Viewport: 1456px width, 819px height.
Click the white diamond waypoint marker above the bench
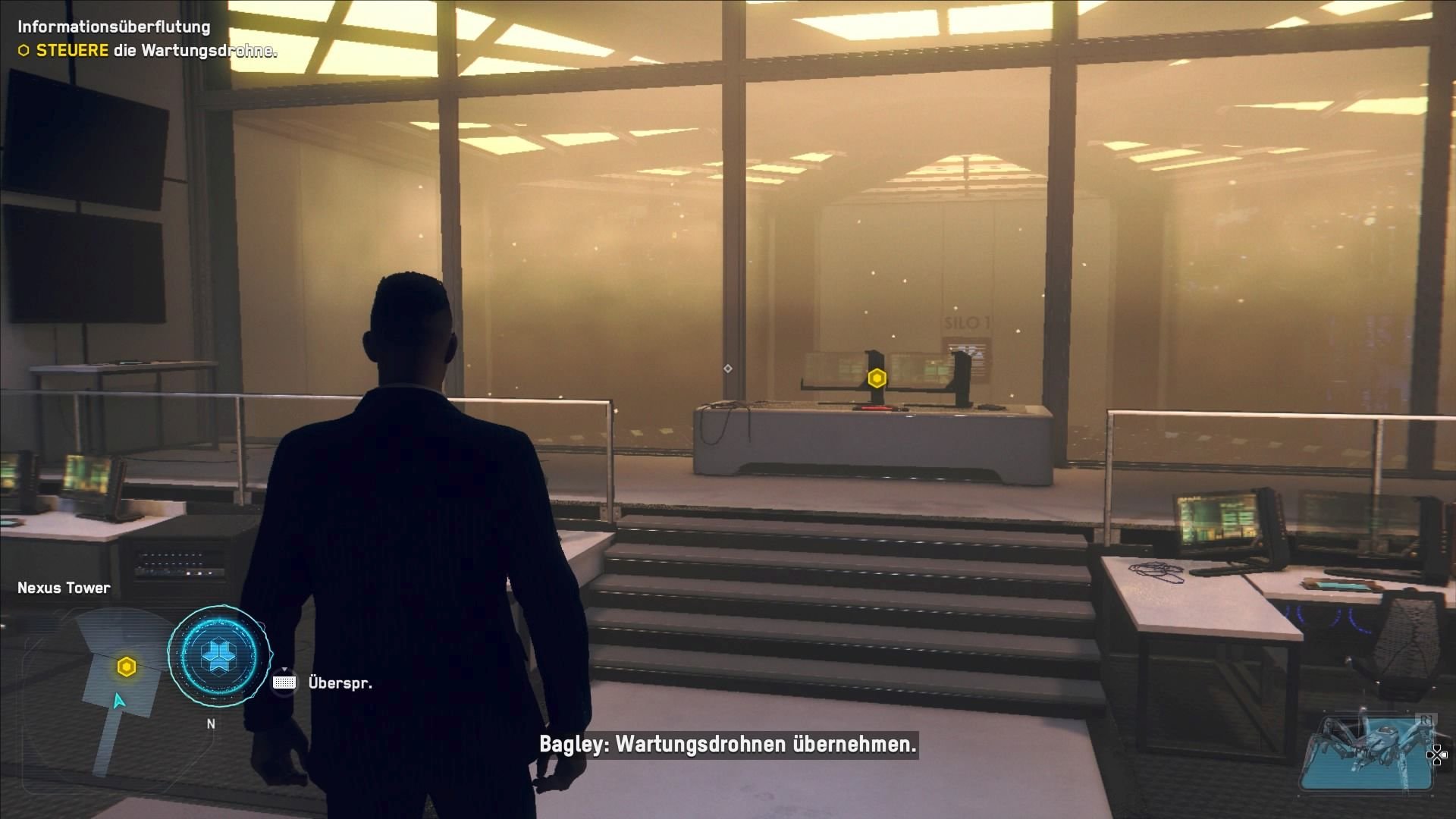(728, 367)
